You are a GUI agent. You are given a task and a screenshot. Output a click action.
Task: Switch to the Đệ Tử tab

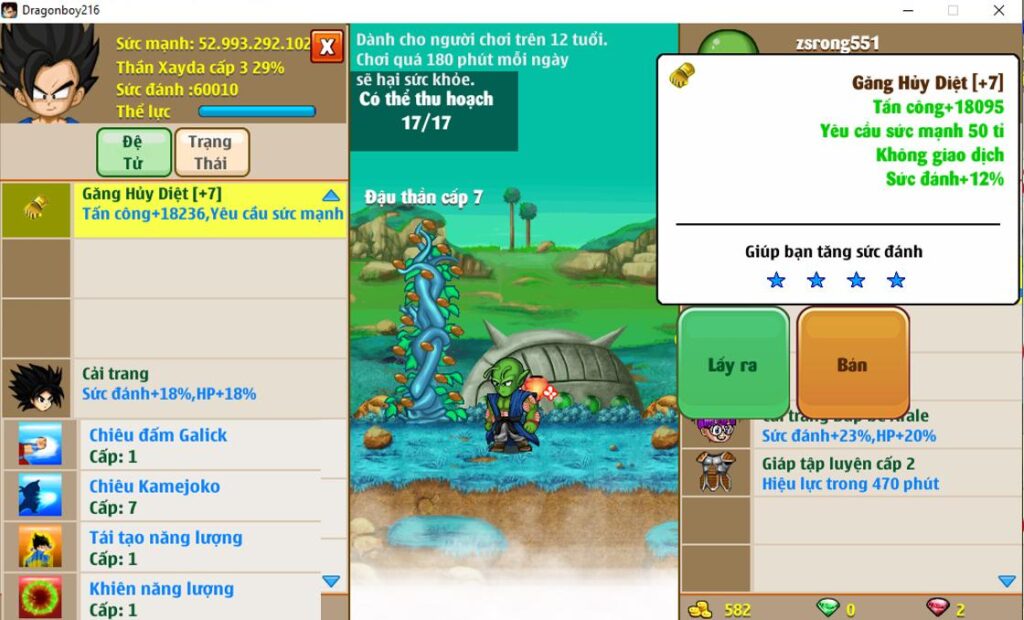[x=133, y=152]
